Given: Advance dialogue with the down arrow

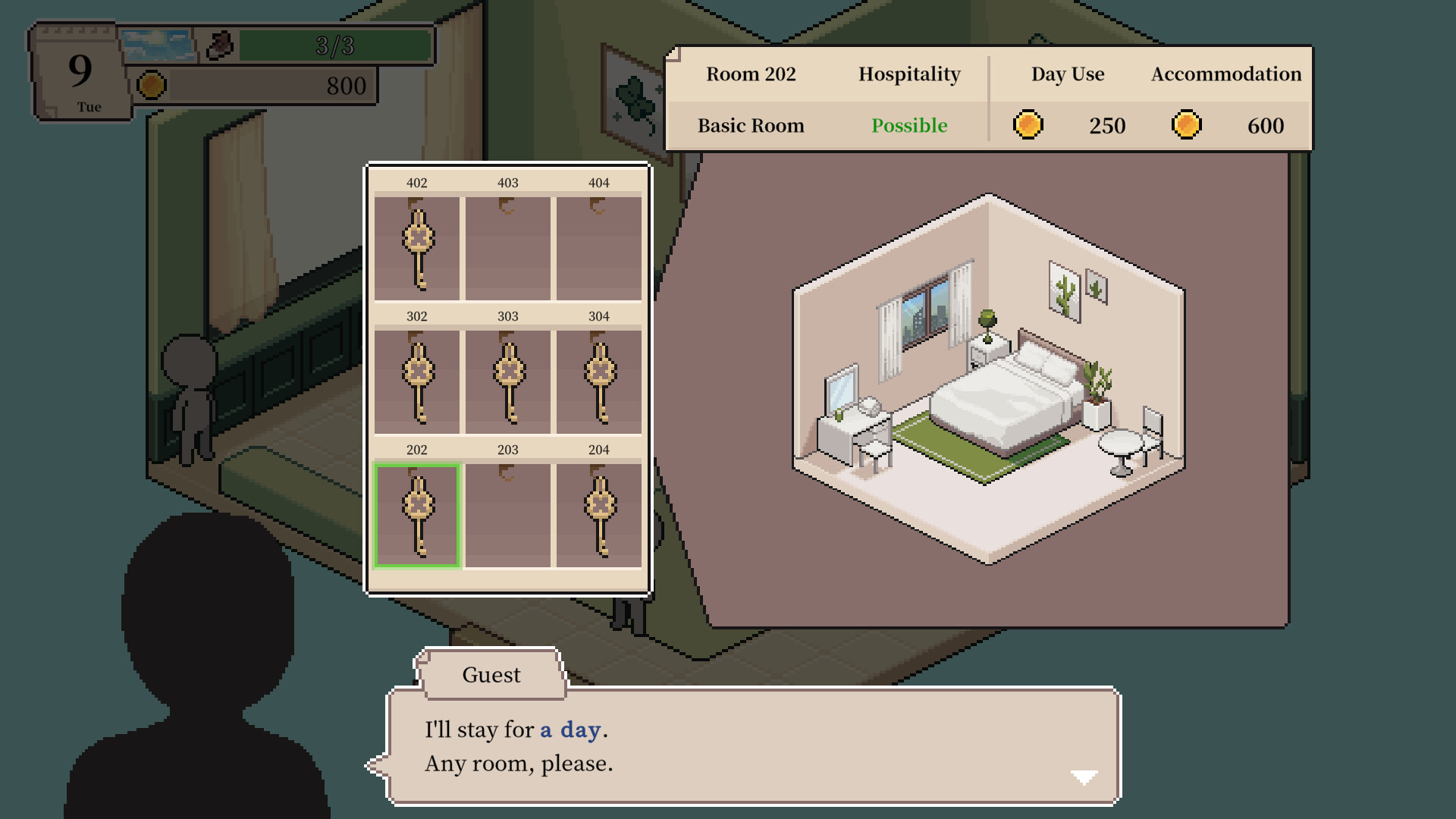Looking at the screenshot, I should click(x=1083, y=776).
